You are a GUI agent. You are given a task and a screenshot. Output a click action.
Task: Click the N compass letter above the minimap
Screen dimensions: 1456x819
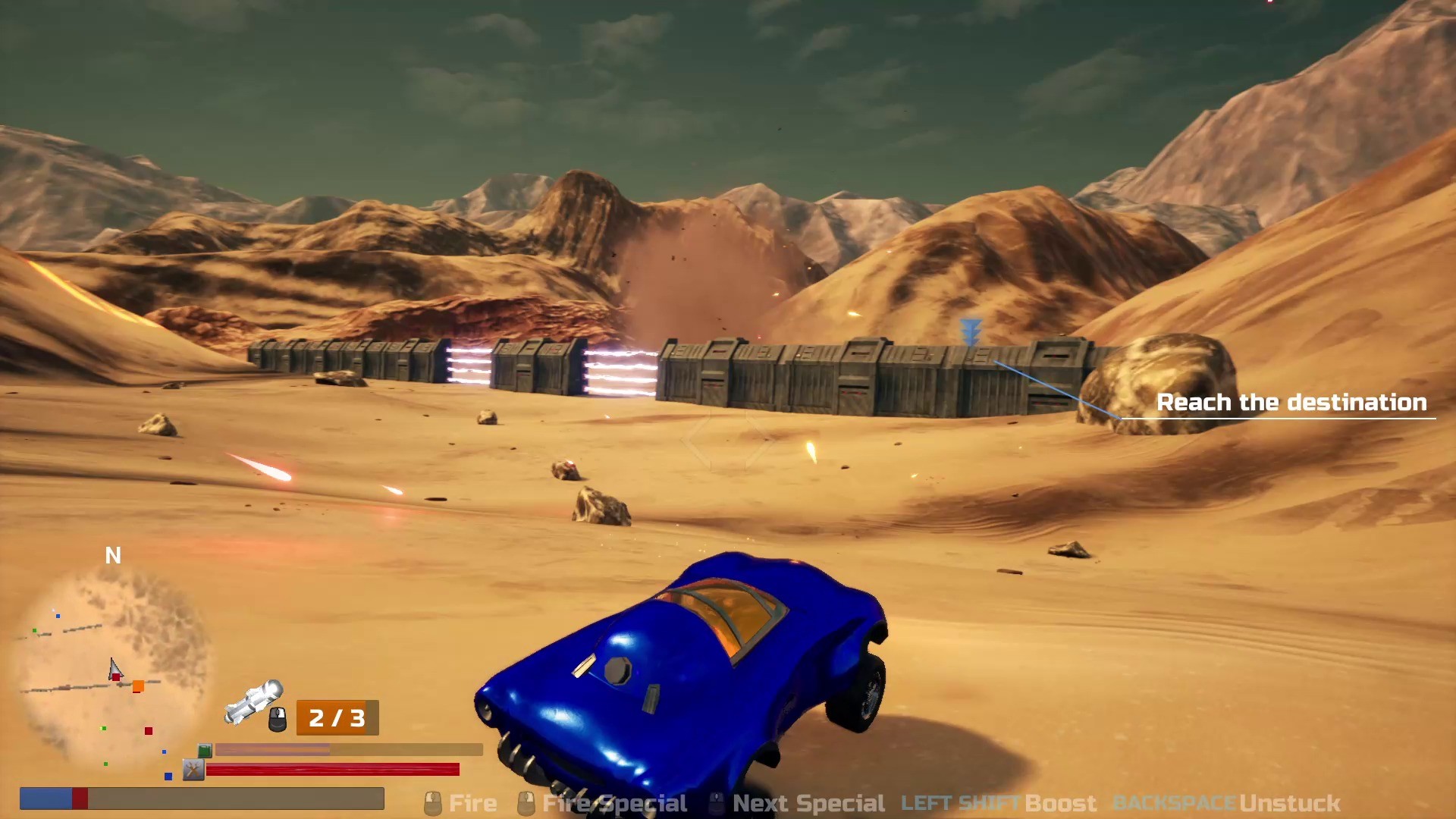click(x=114, y=556)
